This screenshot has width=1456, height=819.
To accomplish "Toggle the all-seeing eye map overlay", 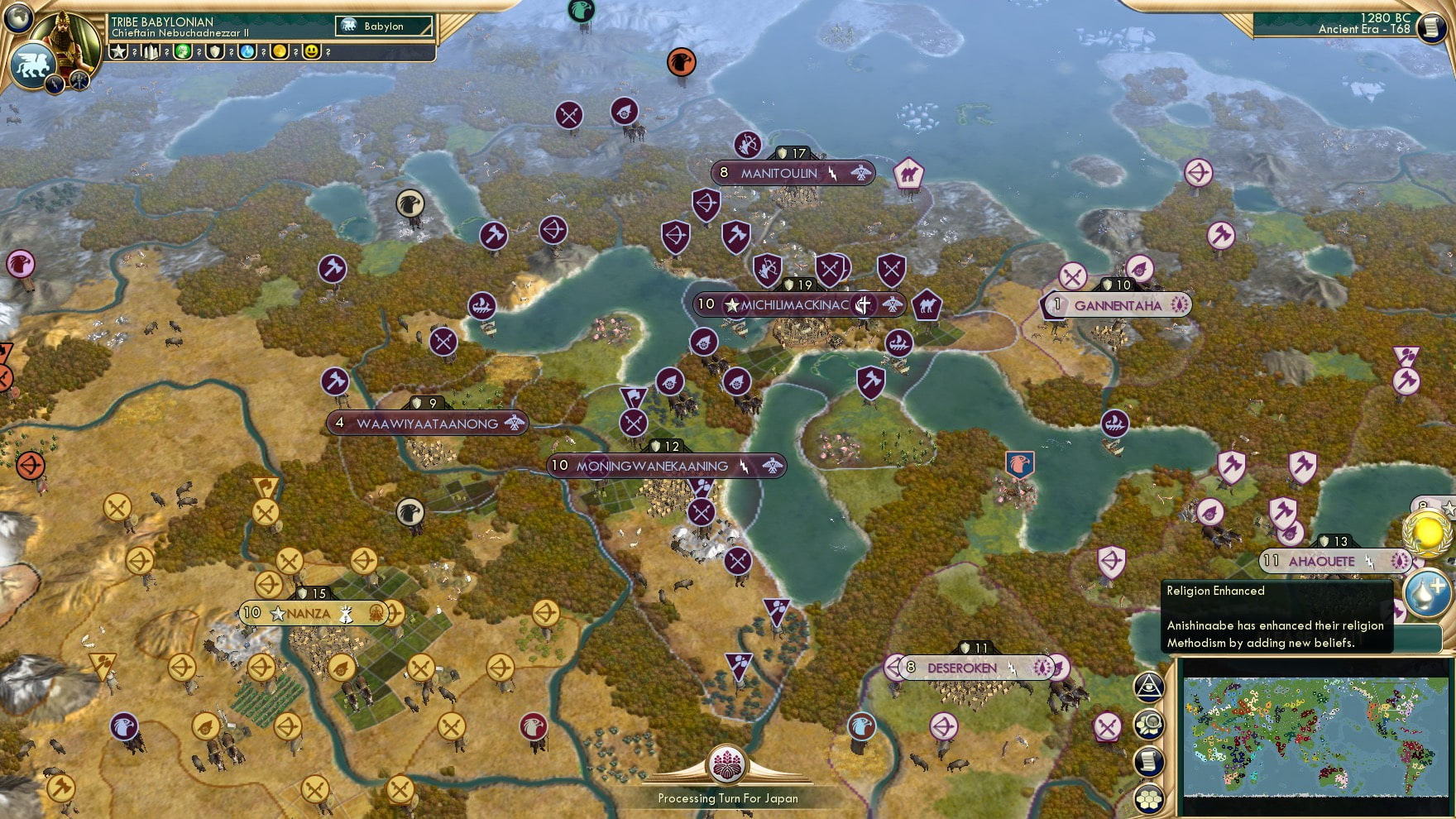I will (1149, 687).
